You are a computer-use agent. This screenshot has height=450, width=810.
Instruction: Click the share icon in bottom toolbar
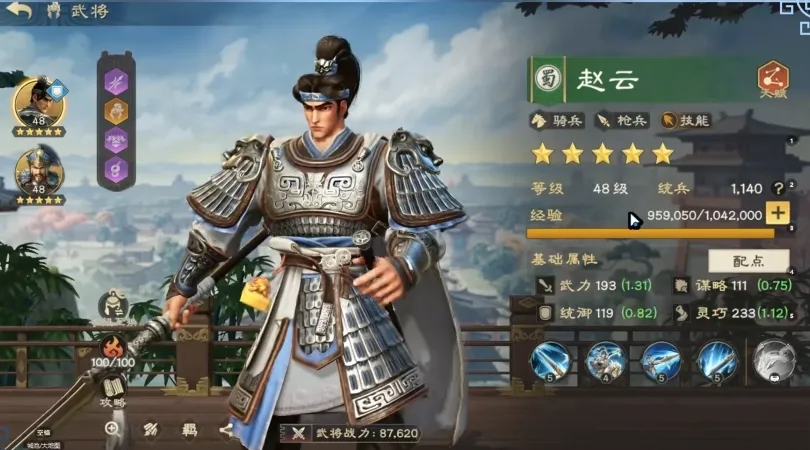[226, 429]
